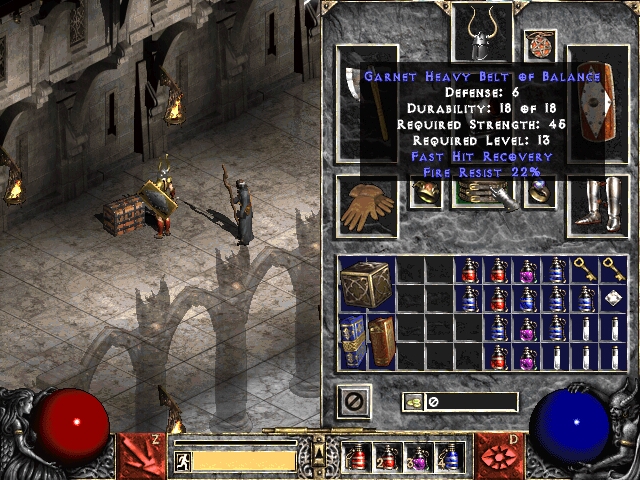Pick up the equipped plated boots
Image resolution: width=640 pixels, height=480 pixels.
point(598,207)
